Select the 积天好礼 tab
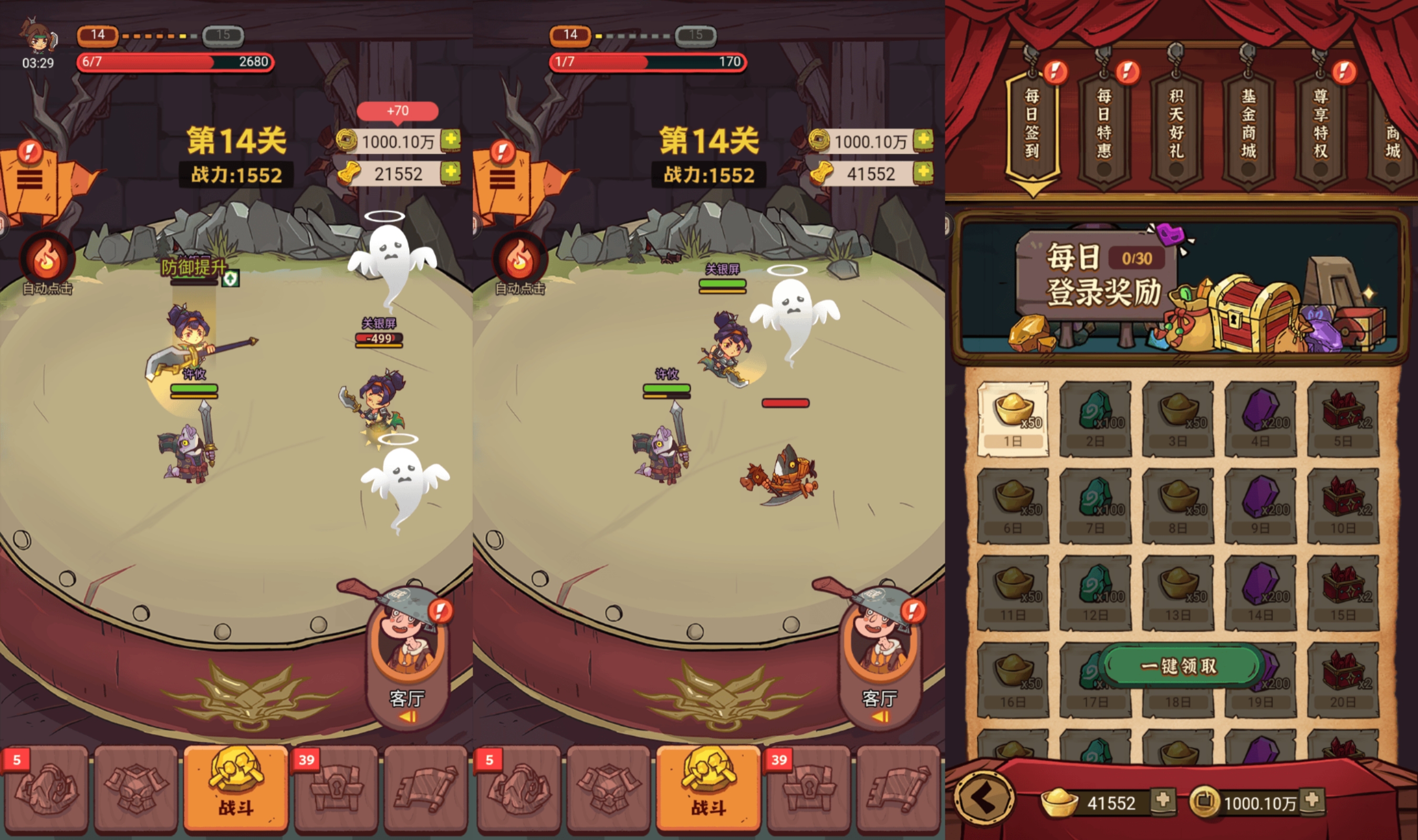This screenshot has width=1418, height=840. pos(1176,125)
